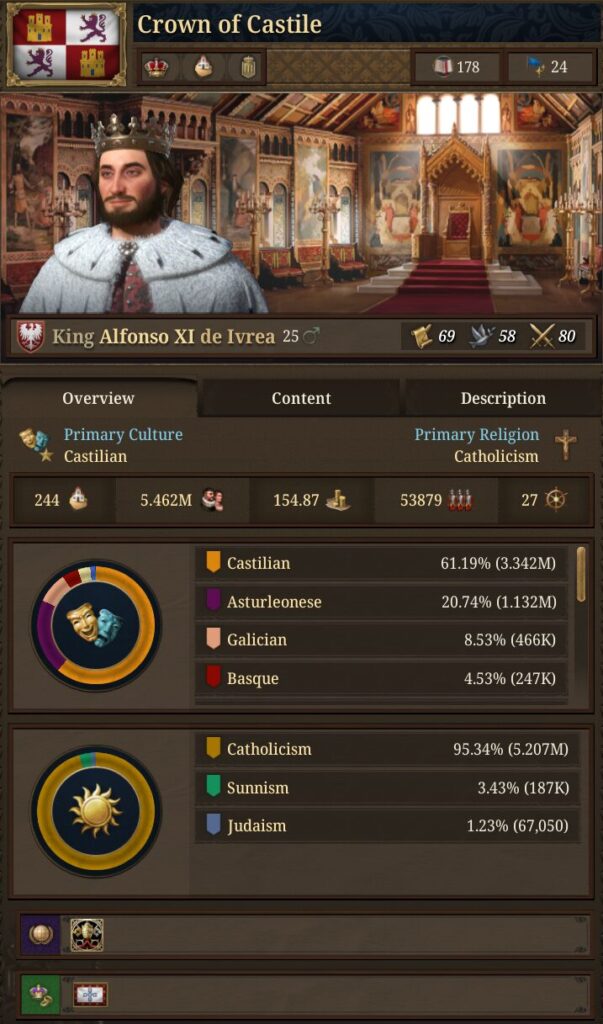This screenshot has width=603, height=1024.
Task: Open the Primary Culture link
Action: click(123, 435)
